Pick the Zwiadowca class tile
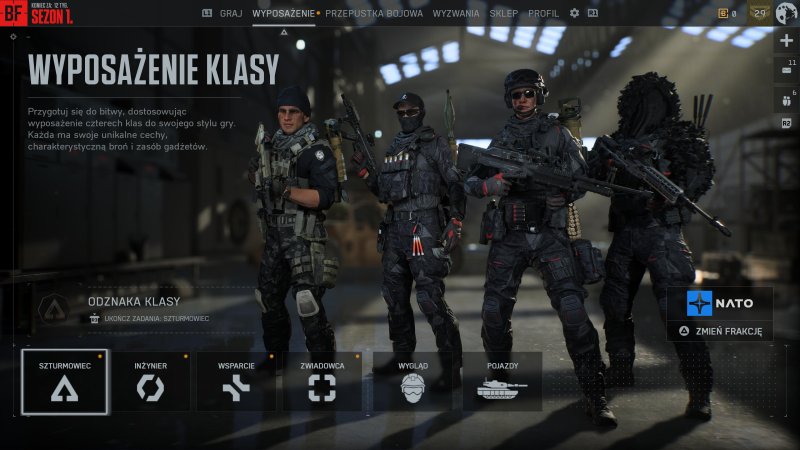 [x=322, y=381]
